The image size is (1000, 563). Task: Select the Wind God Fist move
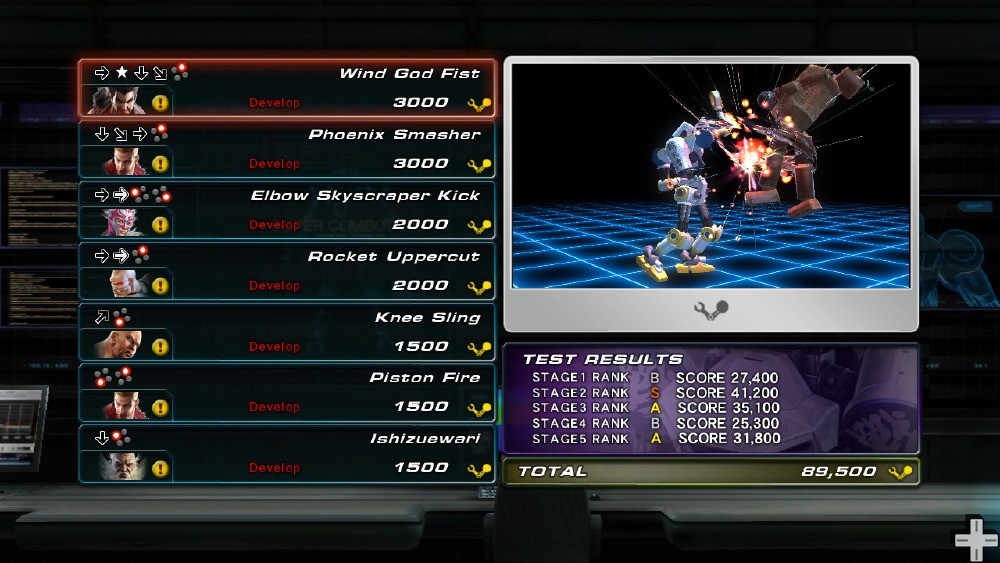point(287,88)
